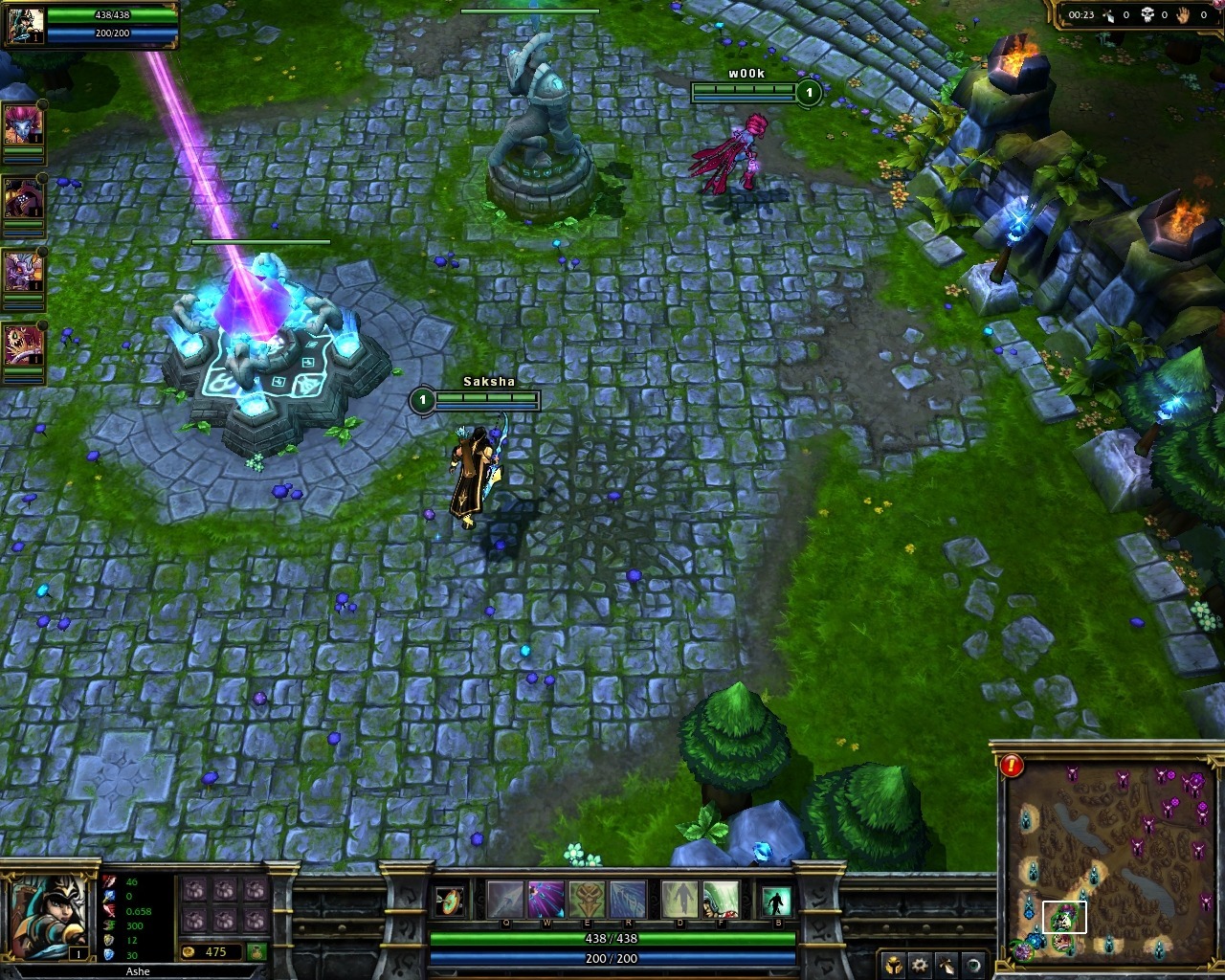
Task: Open the item shop helmet icon
Action: [x=893, y=967]
